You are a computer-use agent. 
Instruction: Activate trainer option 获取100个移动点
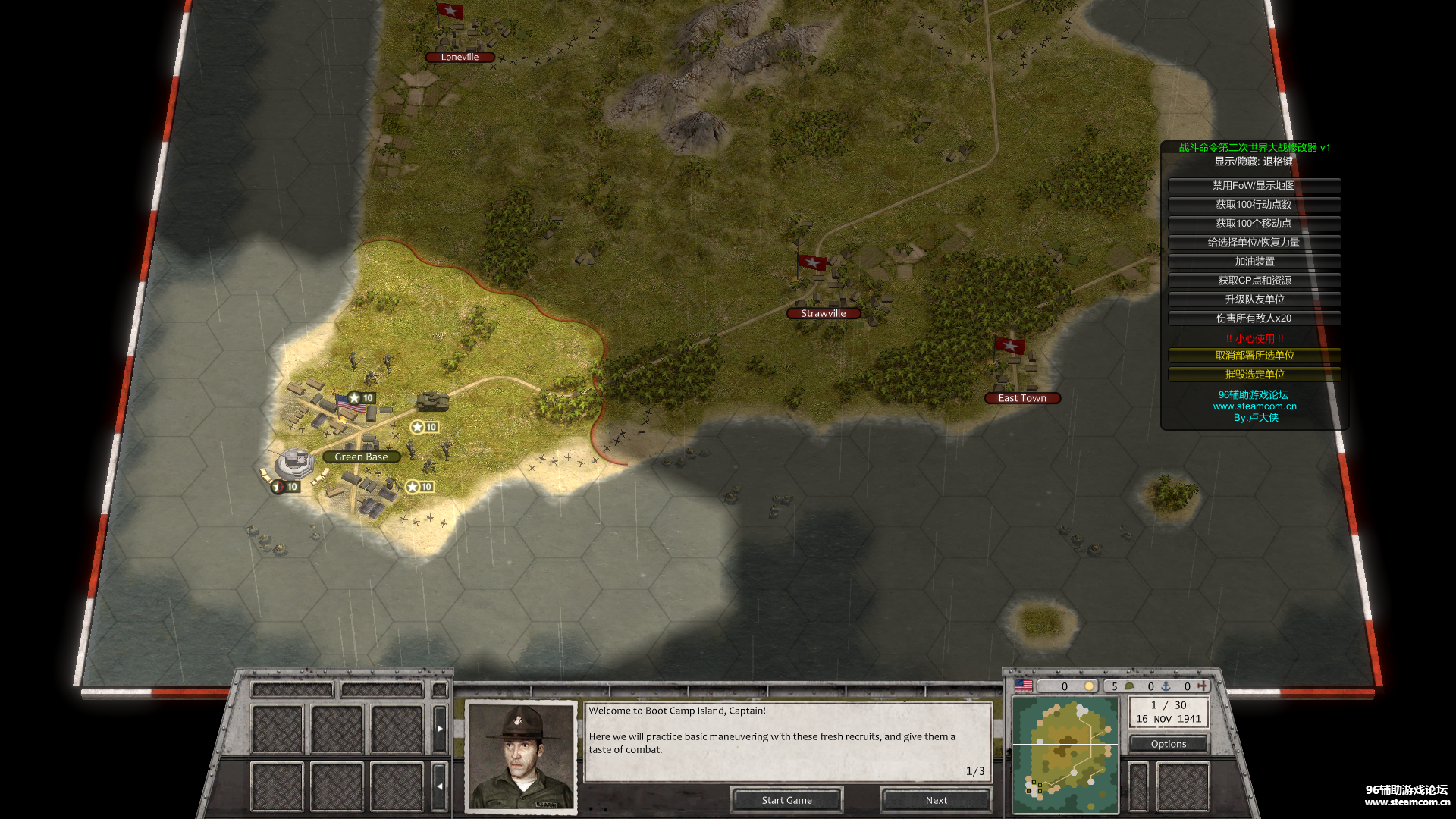(1254, 224)
